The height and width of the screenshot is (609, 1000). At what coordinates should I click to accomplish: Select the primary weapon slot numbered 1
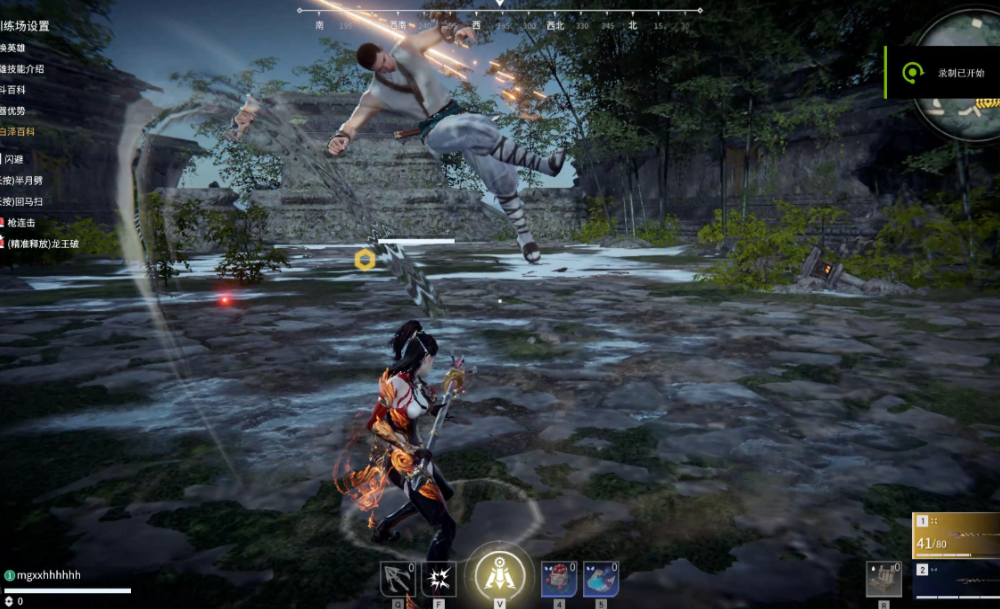(955, 536)
